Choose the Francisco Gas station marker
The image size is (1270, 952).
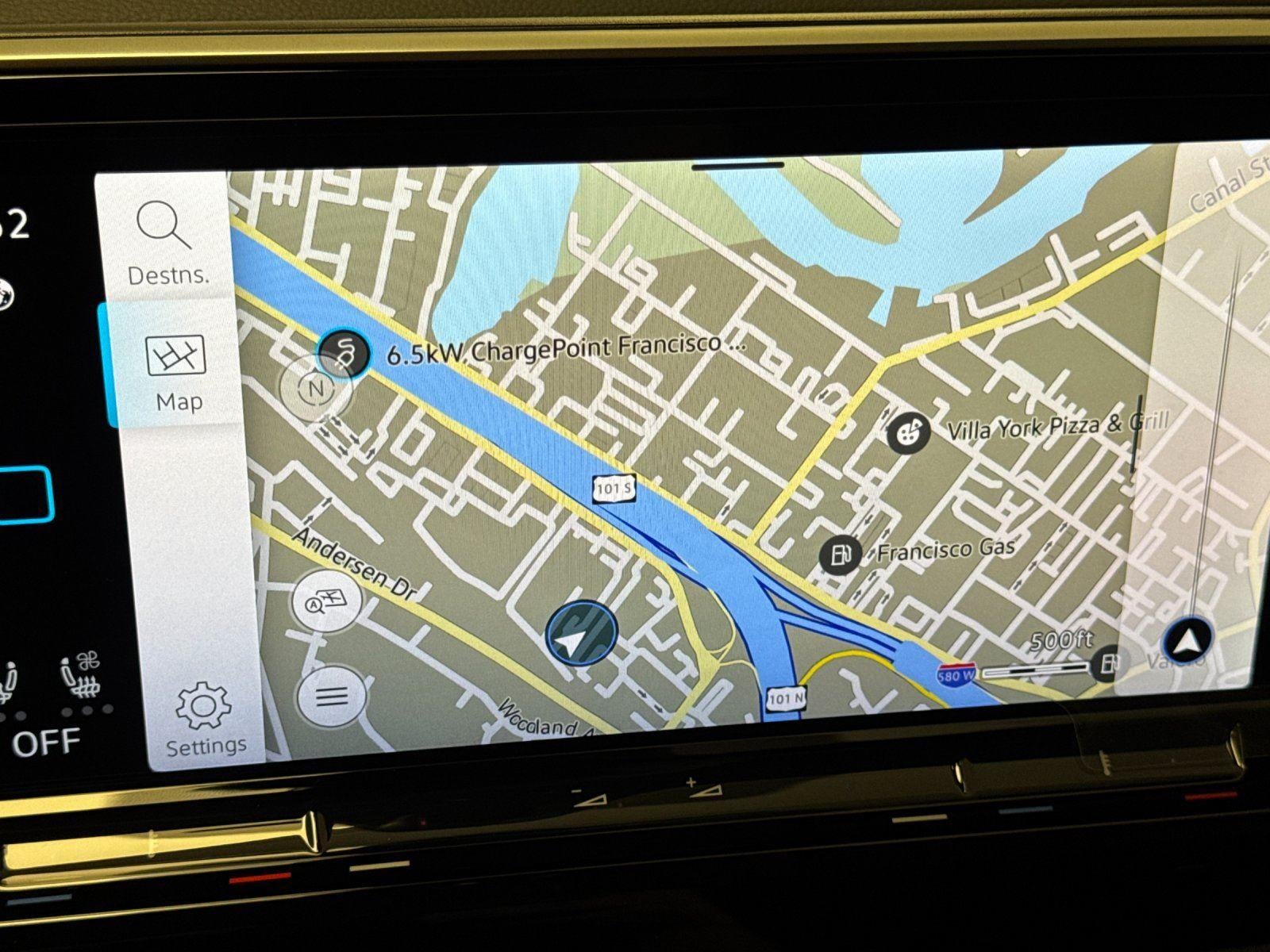pos(839,555)
